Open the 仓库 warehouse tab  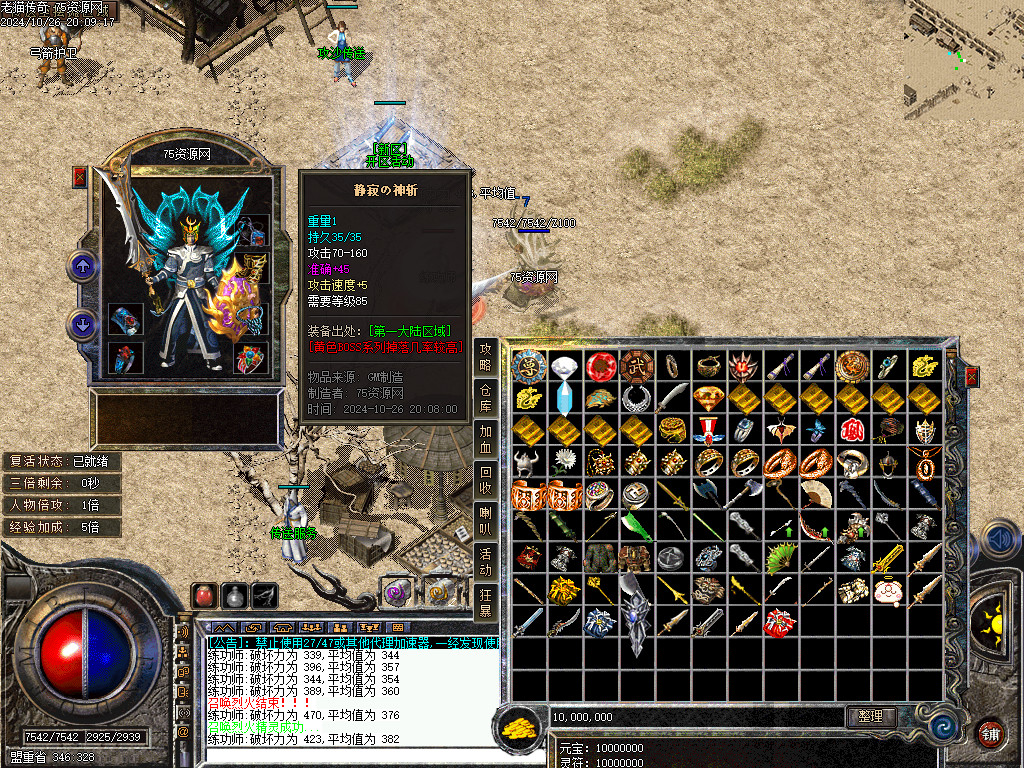click(486, 398)
